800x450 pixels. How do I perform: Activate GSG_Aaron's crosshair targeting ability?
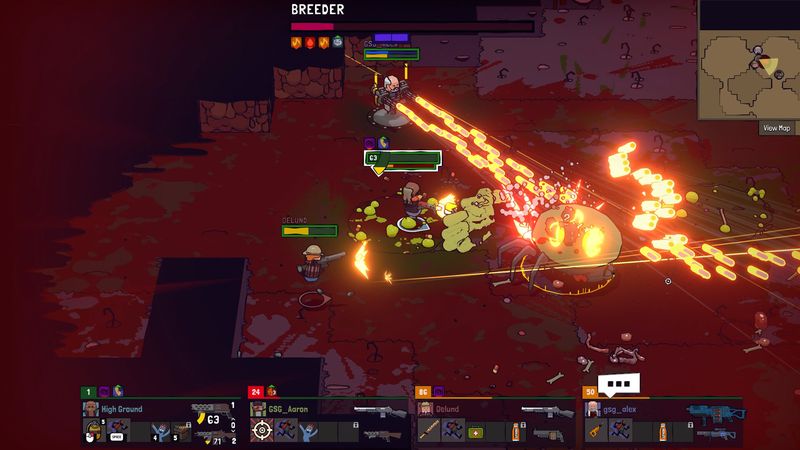(262, 431)
